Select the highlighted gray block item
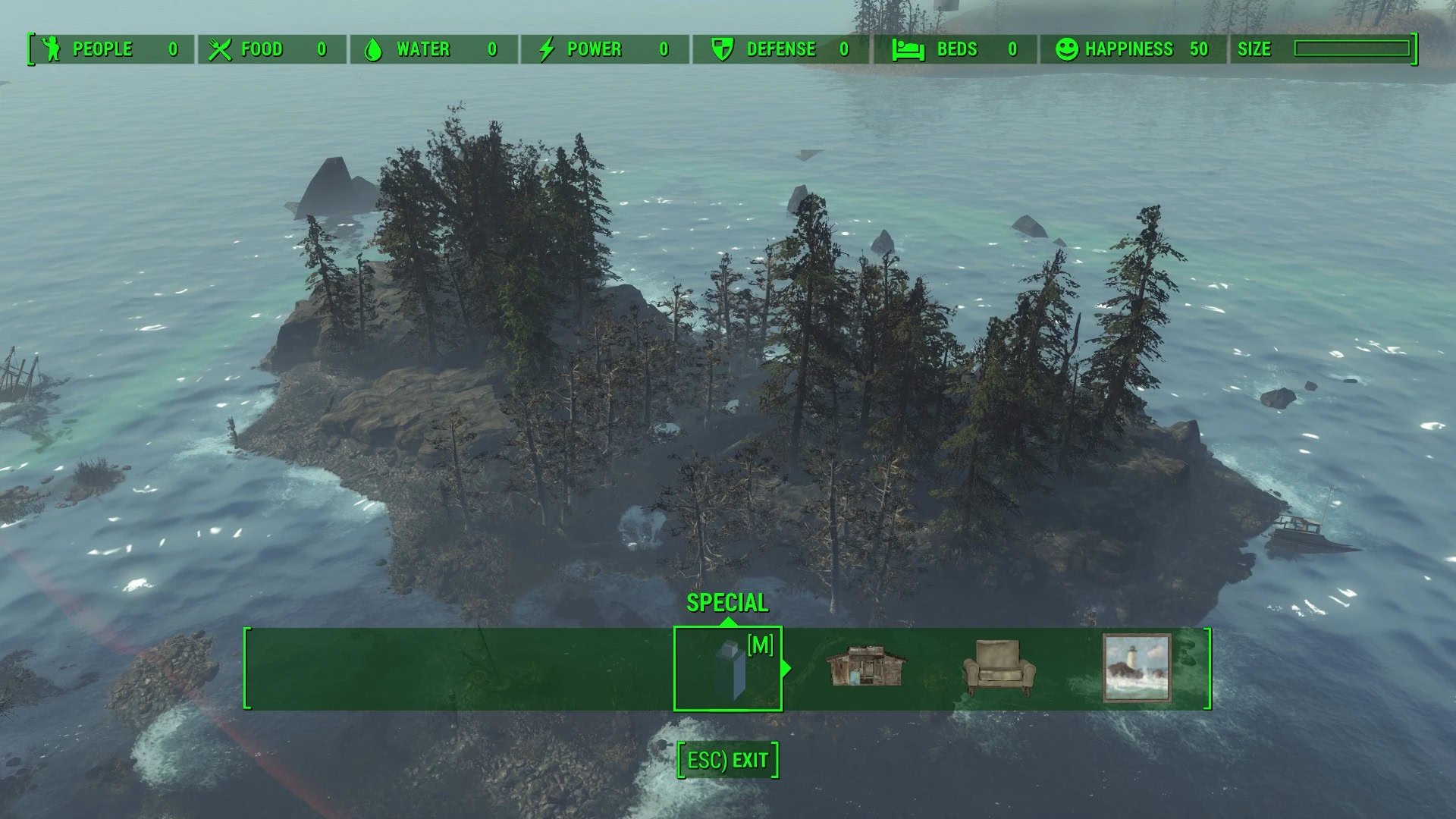Screen dimensions: 1456x819 (x=728, y=669)
